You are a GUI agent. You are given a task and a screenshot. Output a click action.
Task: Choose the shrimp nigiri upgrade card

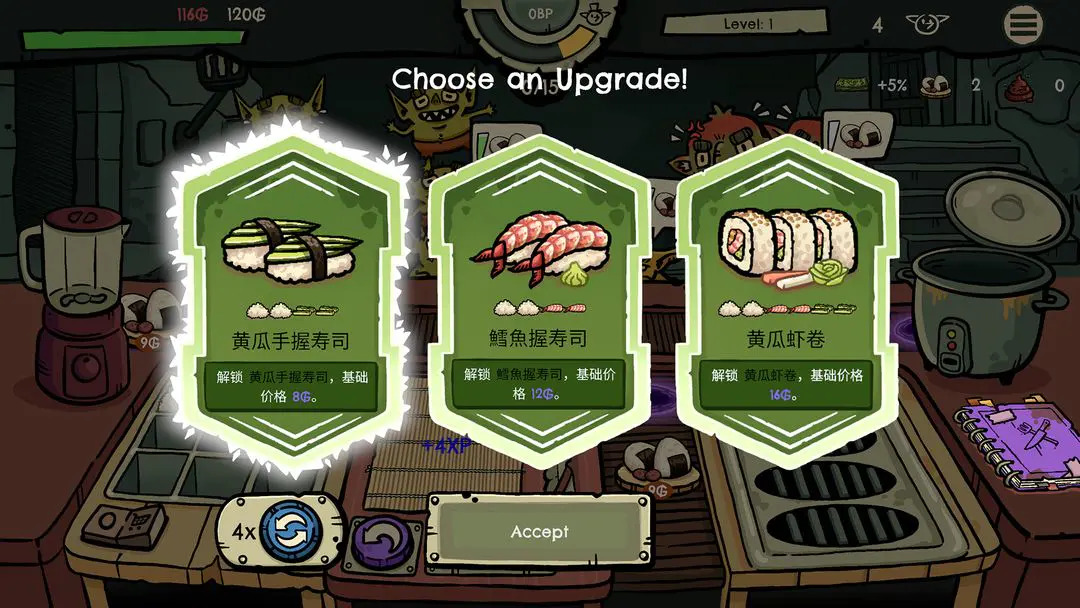(539, 300)
